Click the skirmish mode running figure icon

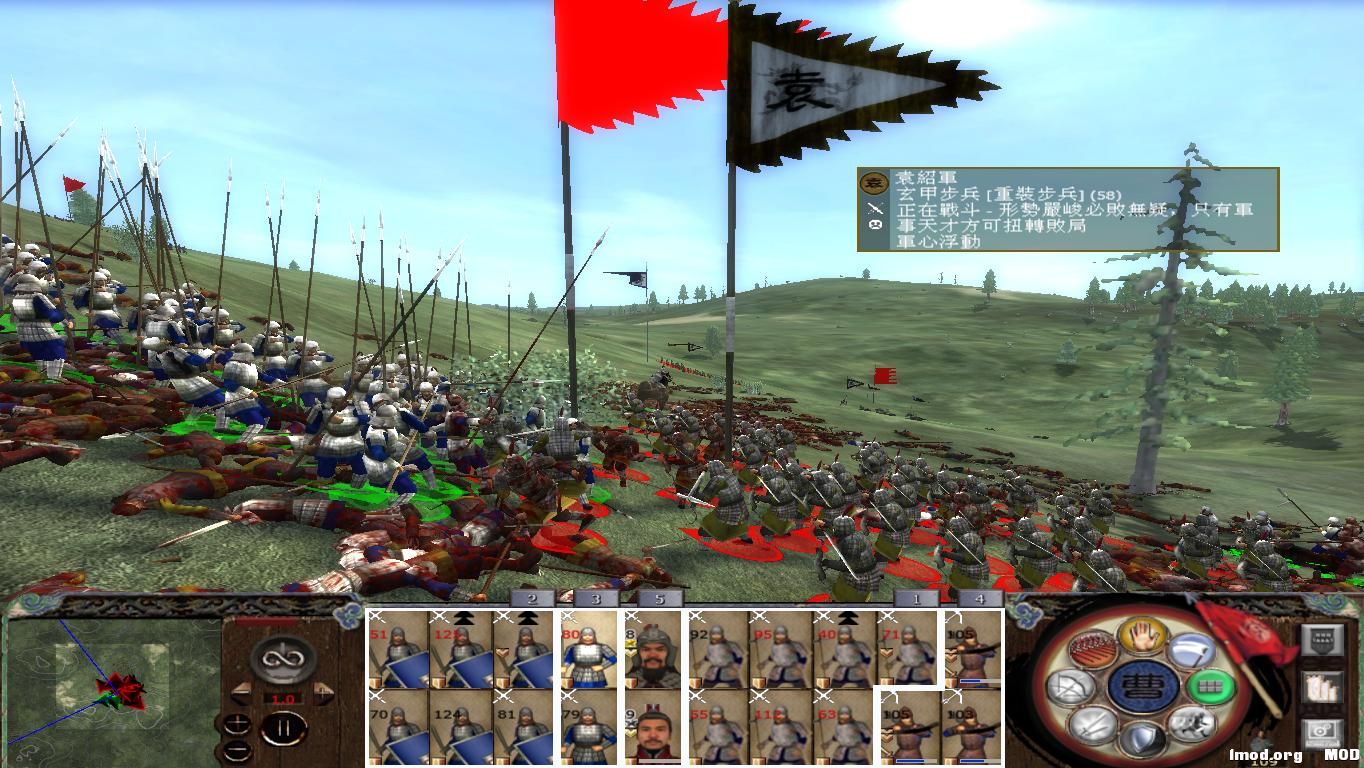[1190, 725]
